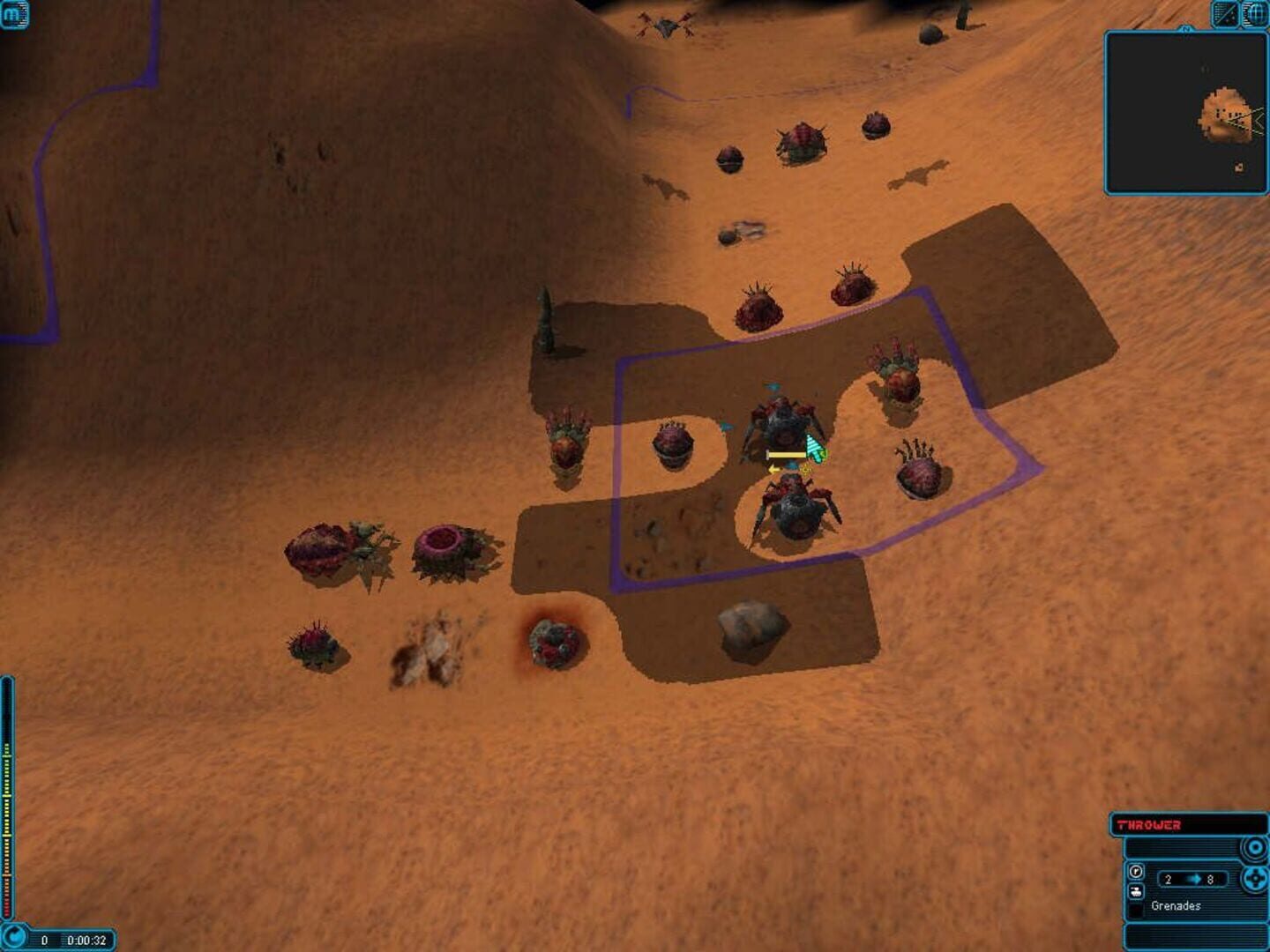Select the "P" icon in the unit info panel
The image size is (1270, 952).
(1136, 870)
